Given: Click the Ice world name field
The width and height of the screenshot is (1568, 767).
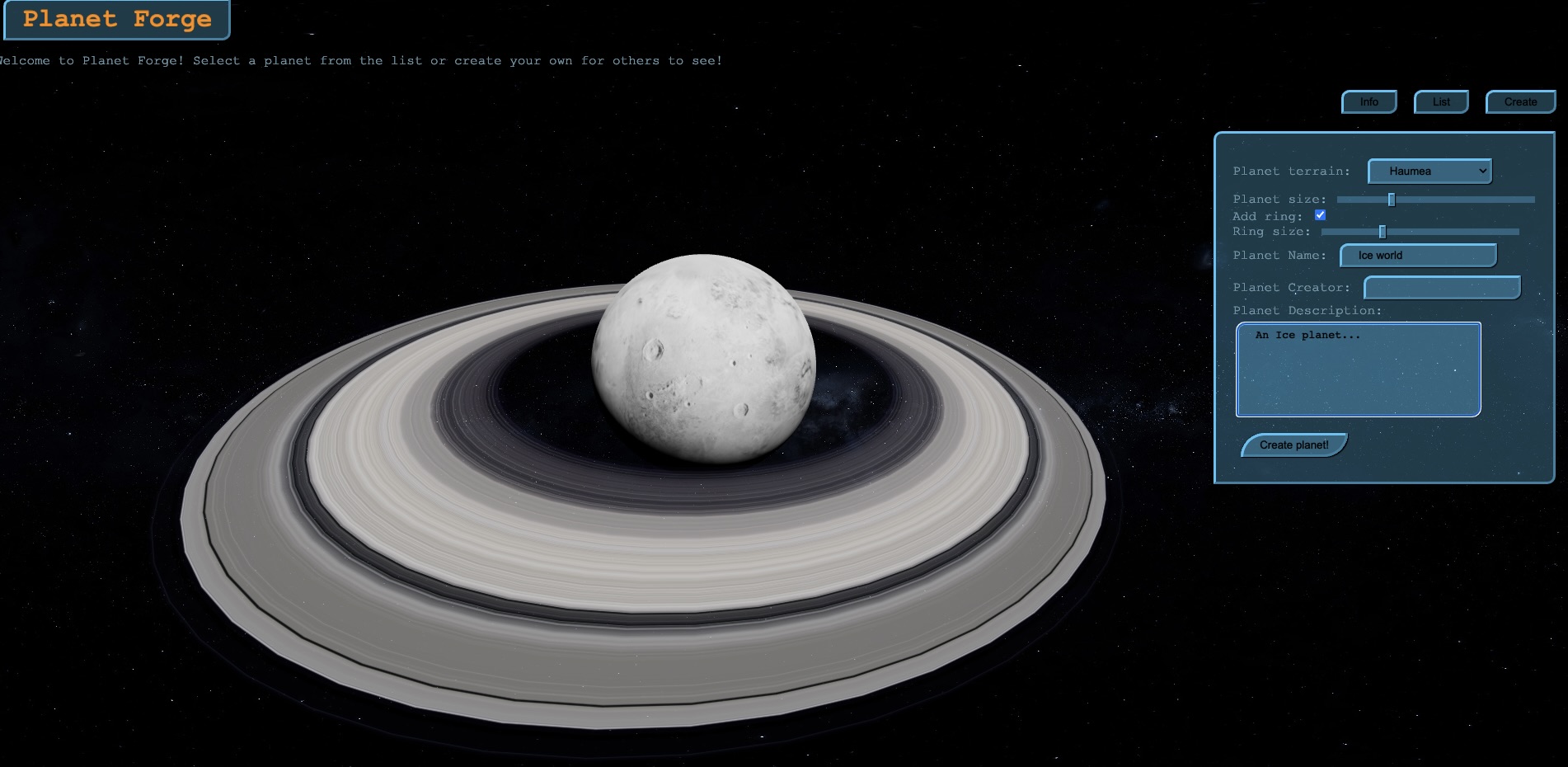Looking at the screenshot, I should click(1418, 256).
